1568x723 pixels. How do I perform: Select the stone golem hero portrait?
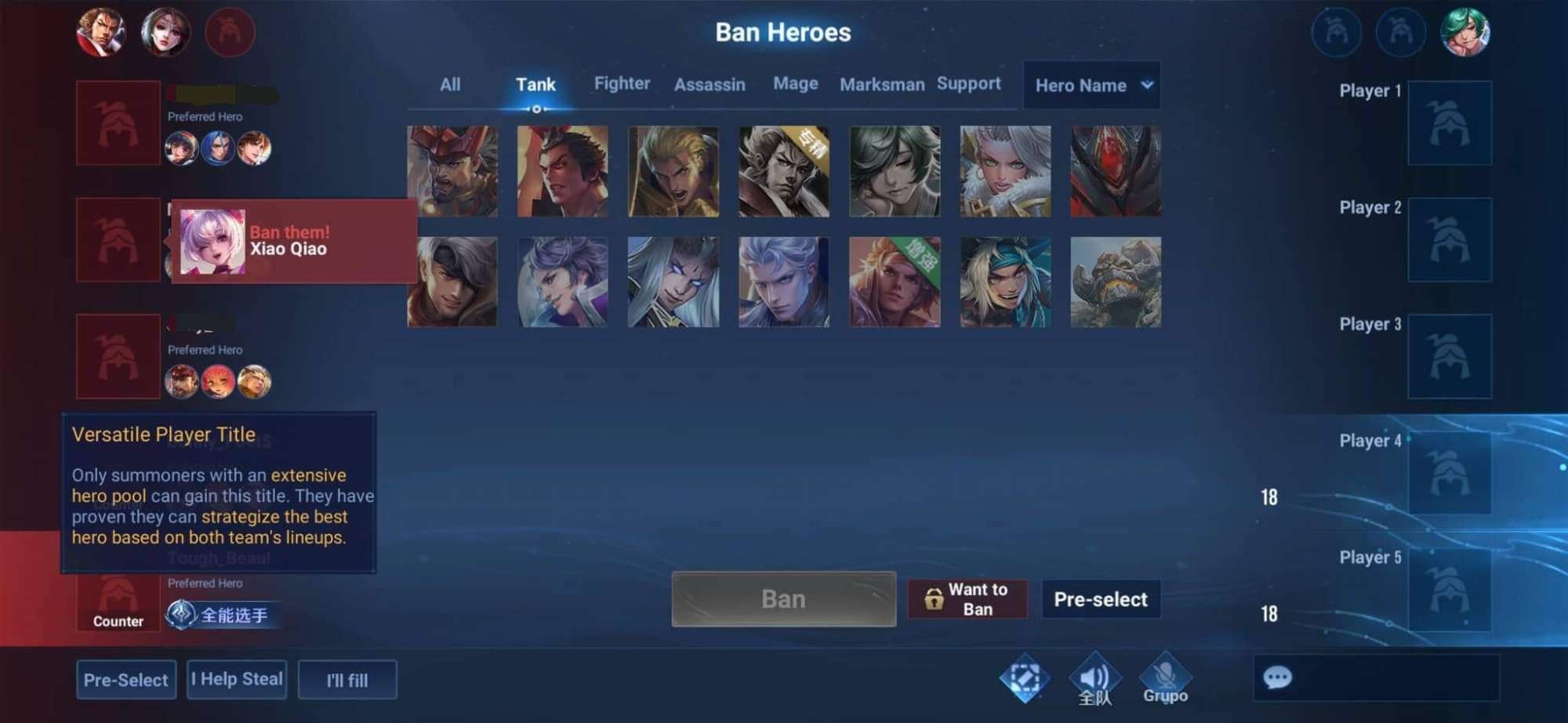(1116, 282)
